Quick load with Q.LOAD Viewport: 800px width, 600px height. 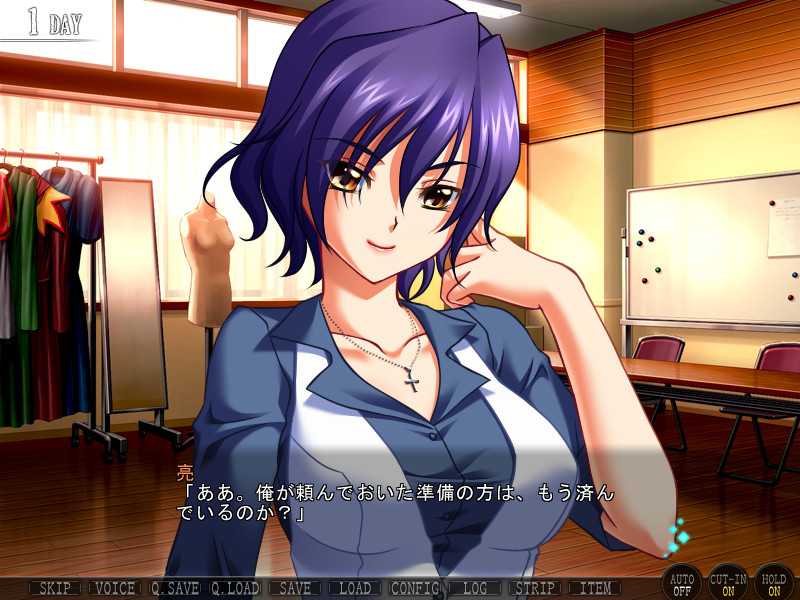click(x=235, y=588)
